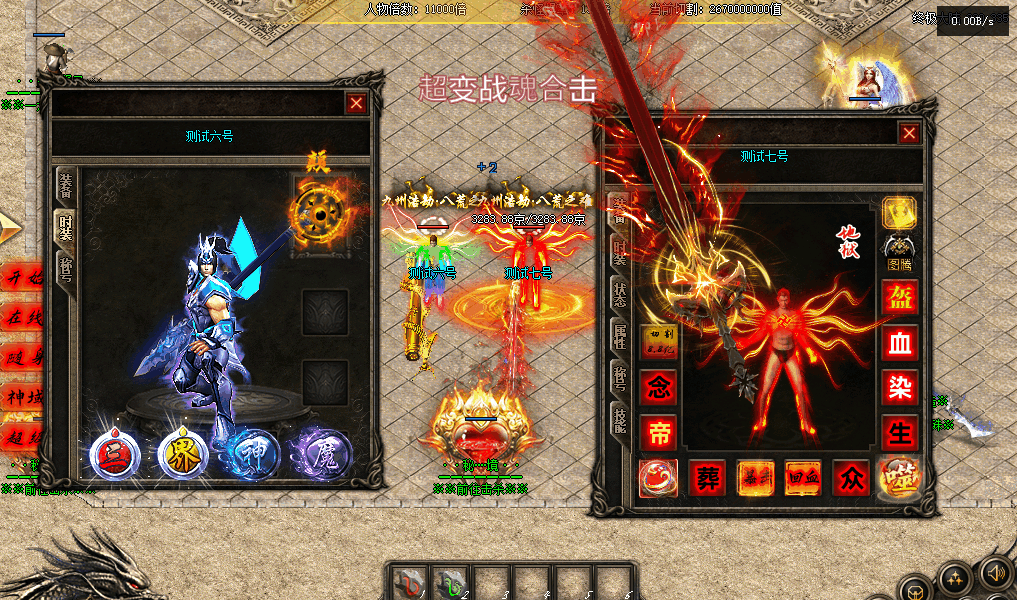Select the red 葬 equipment slot
Viewport: 1017px width, 600px height.
[706, 478]
